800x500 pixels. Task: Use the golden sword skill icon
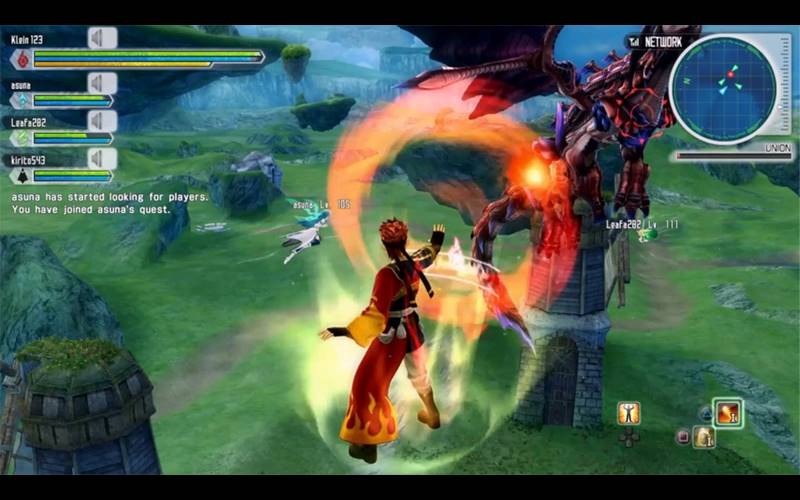(x=704, y=436)
